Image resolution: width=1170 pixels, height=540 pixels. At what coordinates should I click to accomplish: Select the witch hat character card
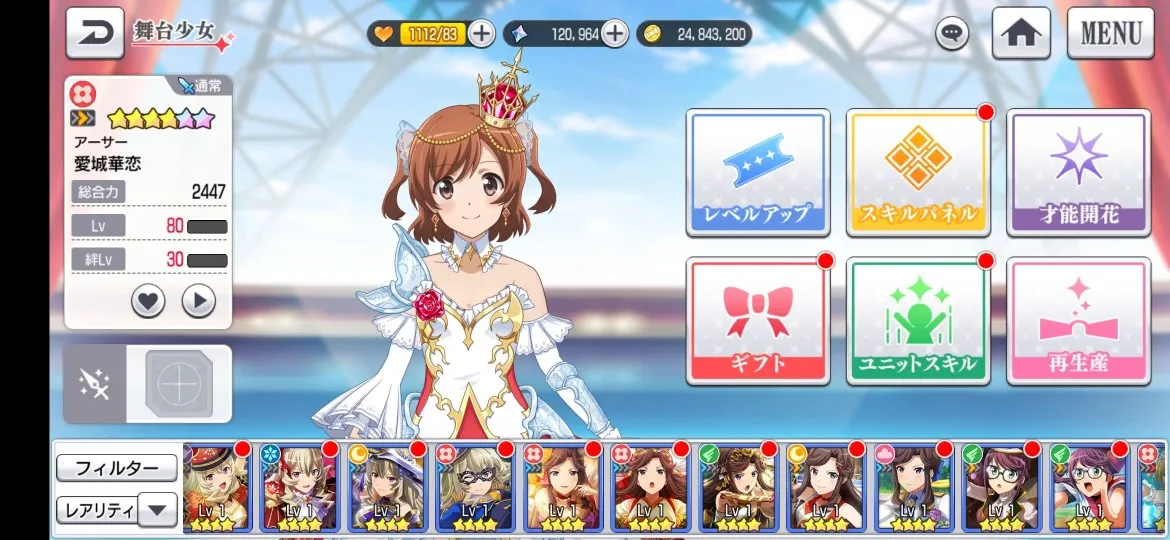click(387, 488)
